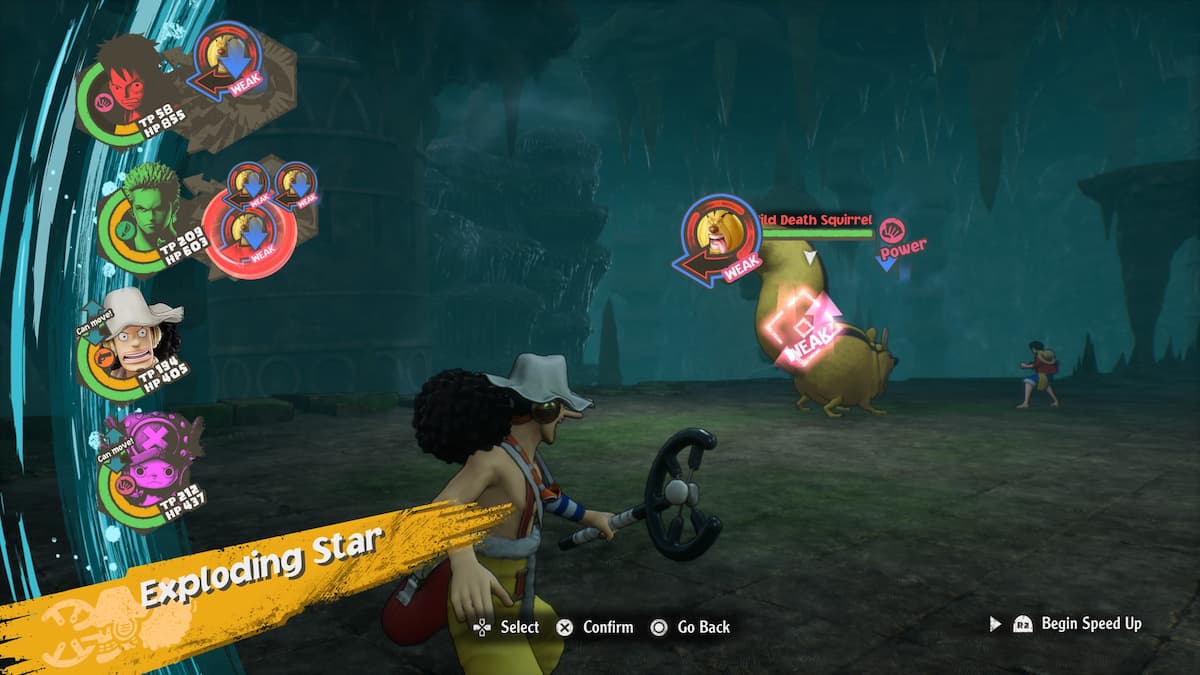The height and width of the screenshot is (675, 1200).
Task: Click the Confirm option
Action: [595, 627]
